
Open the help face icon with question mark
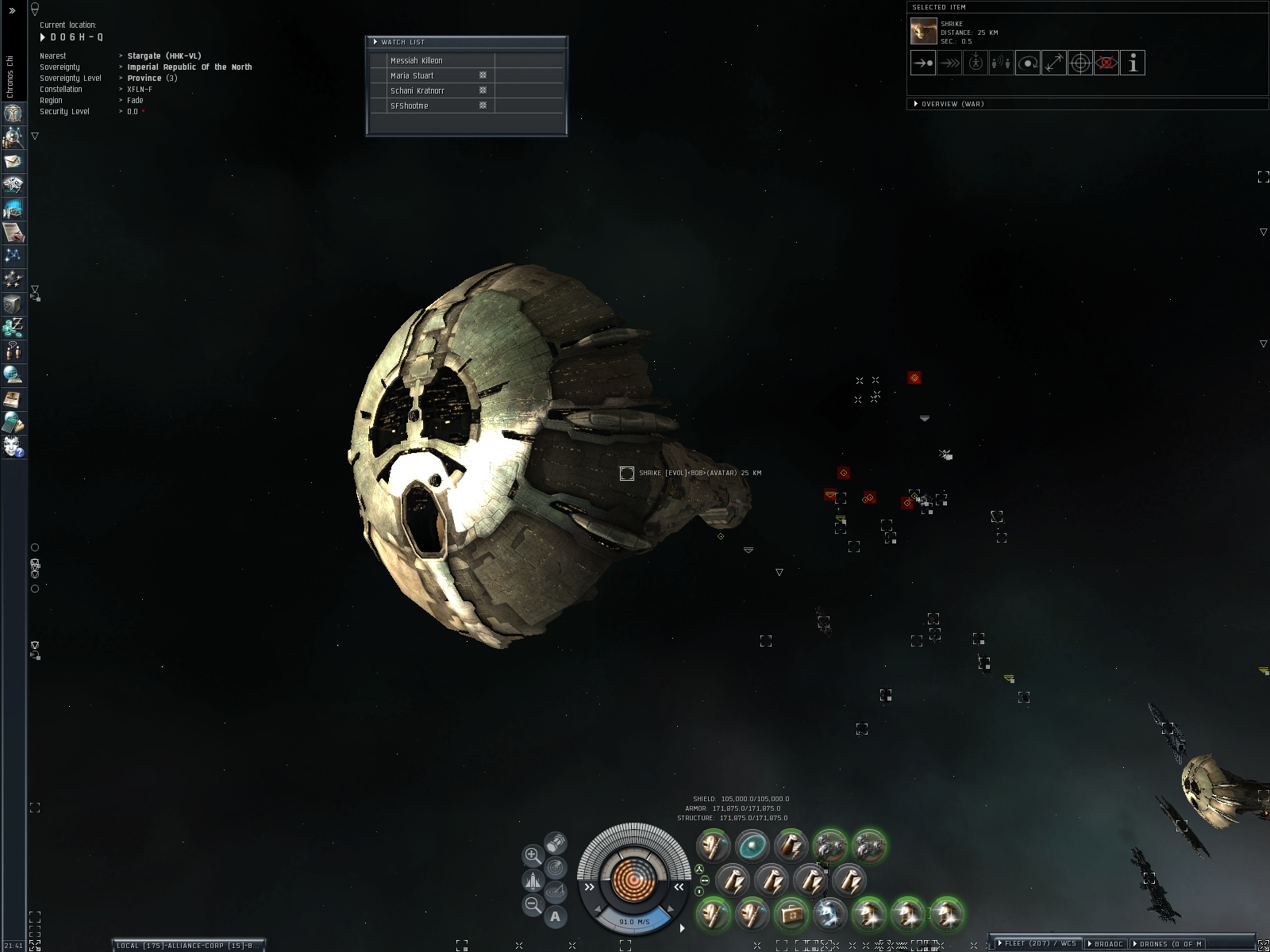pos(13,446)
